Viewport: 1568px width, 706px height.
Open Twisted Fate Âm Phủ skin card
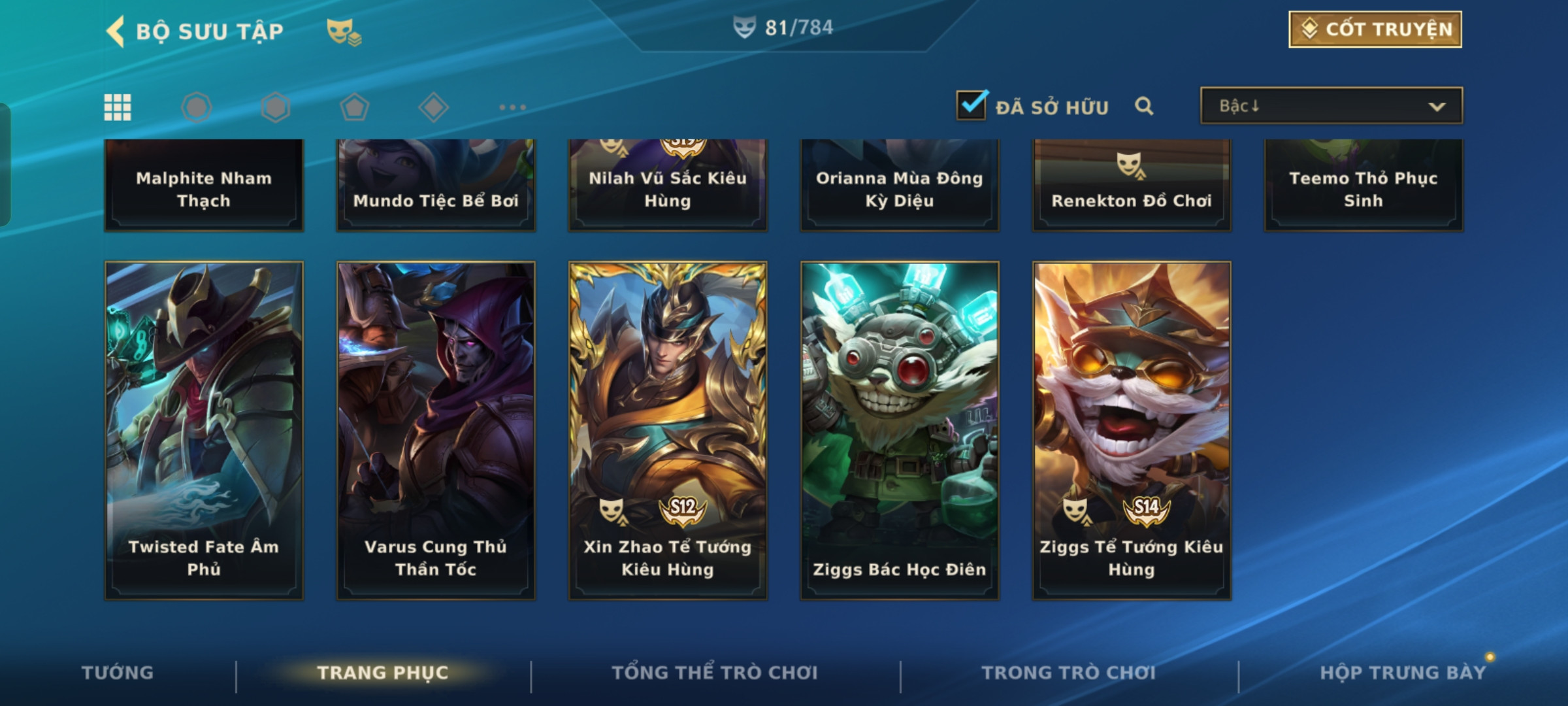click(204, 430)
